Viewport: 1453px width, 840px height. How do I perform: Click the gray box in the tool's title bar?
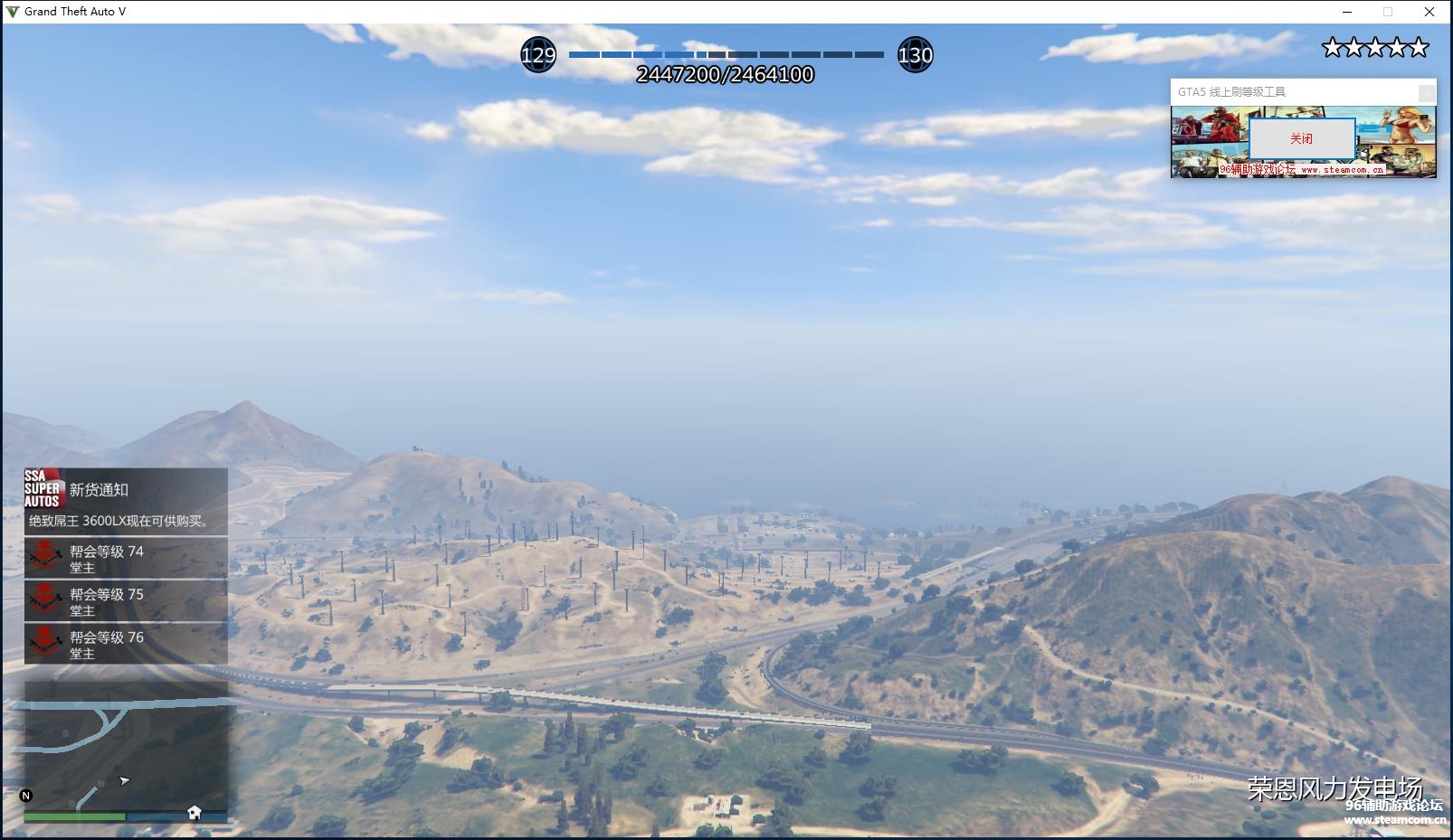pyautogui.click(x=1426, y=92)
